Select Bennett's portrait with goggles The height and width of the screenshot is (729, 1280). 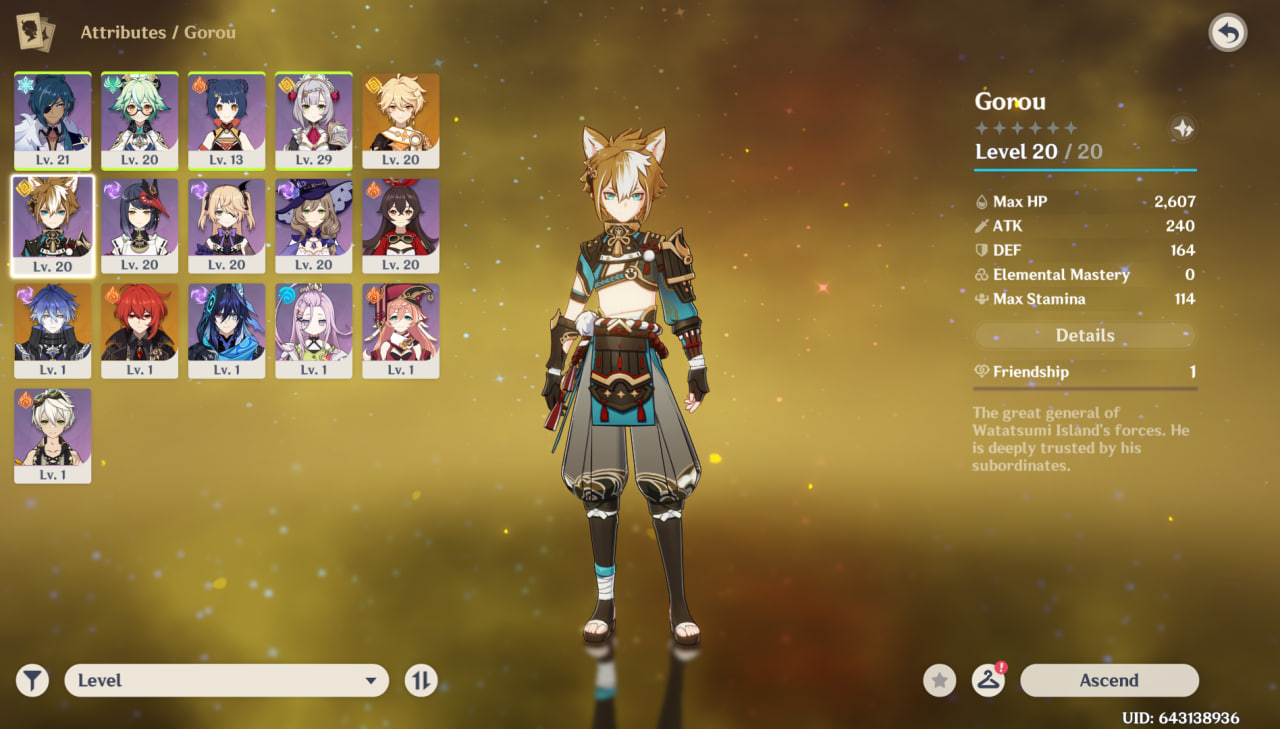(53, 435)
